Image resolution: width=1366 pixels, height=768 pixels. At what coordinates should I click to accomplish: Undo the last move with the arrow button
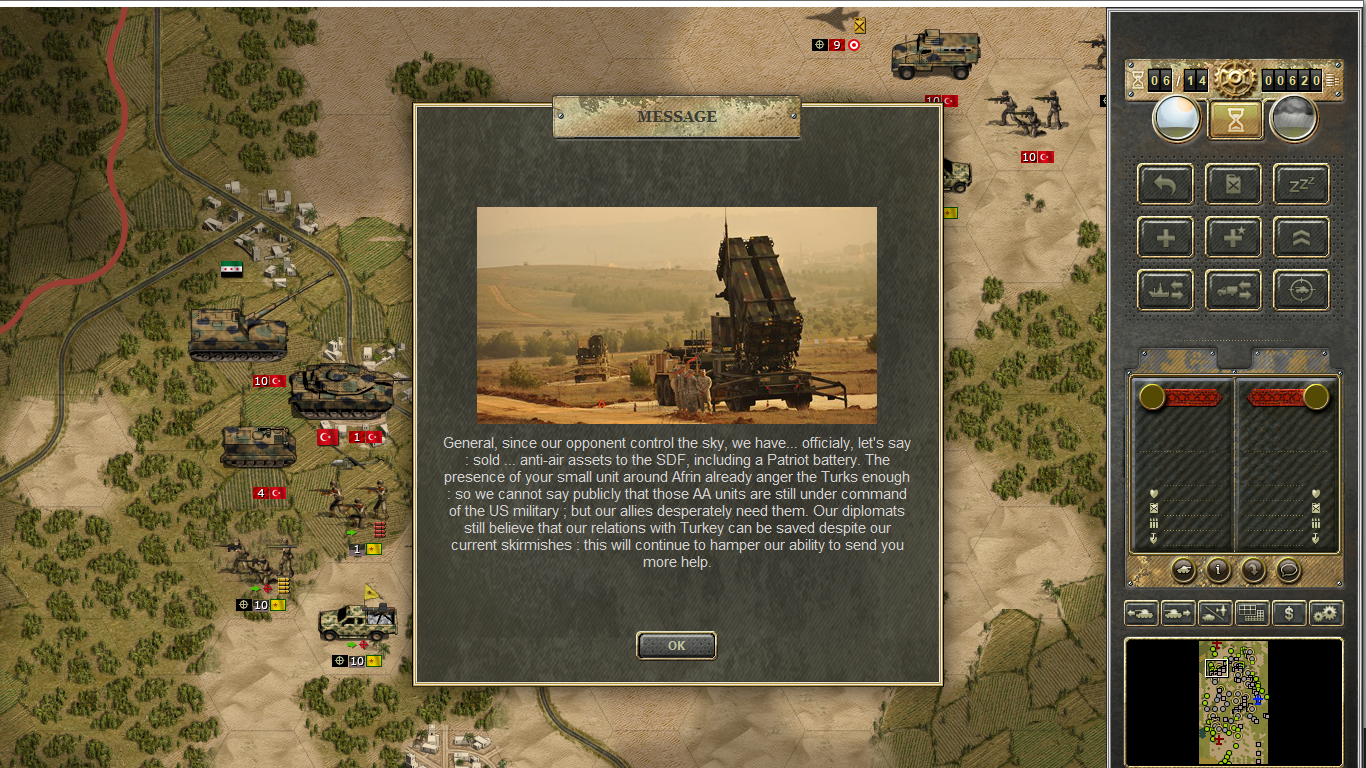tap(1165, 184)
